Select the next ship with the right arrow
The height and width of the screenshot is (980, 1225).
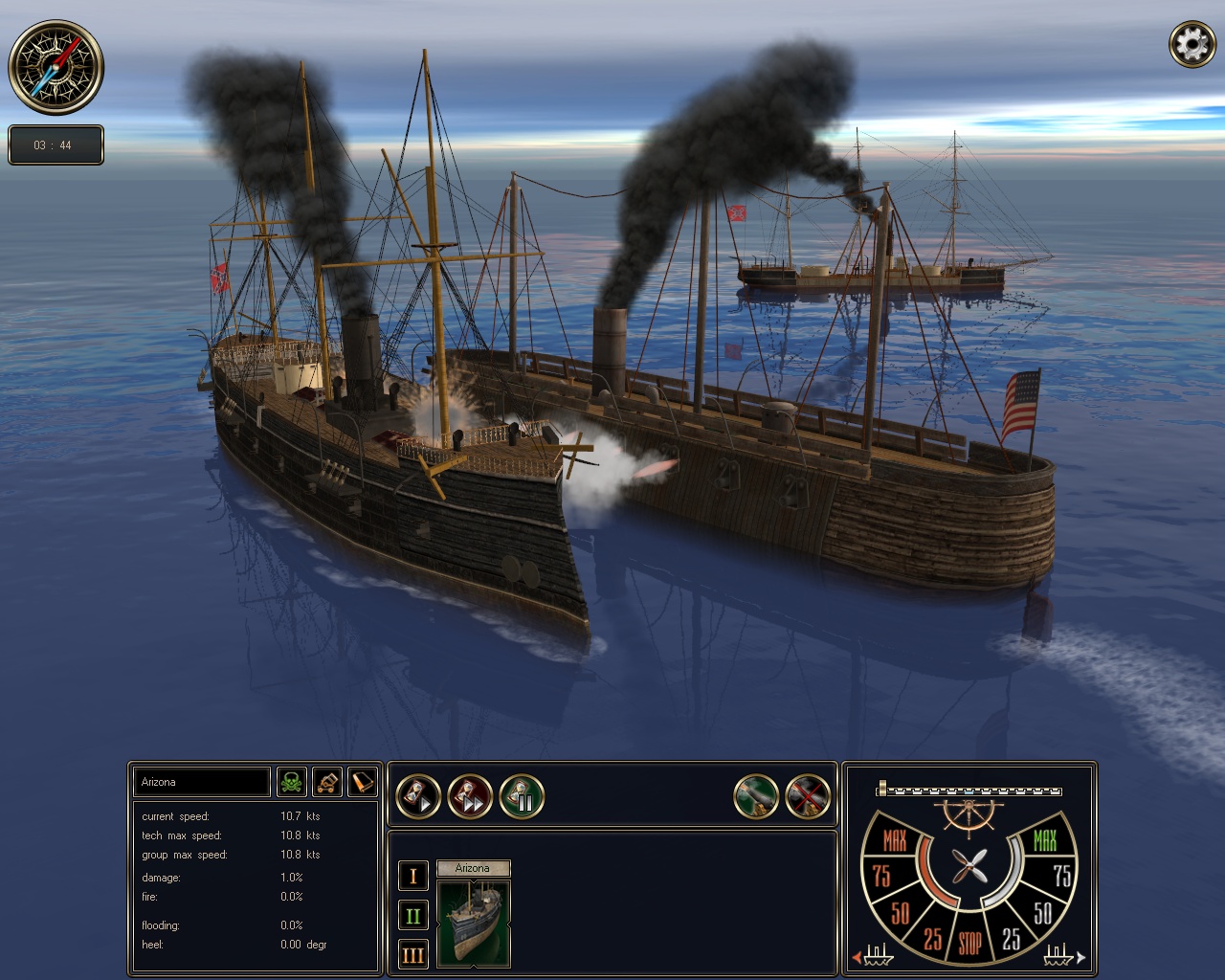tap(1080, 956)
